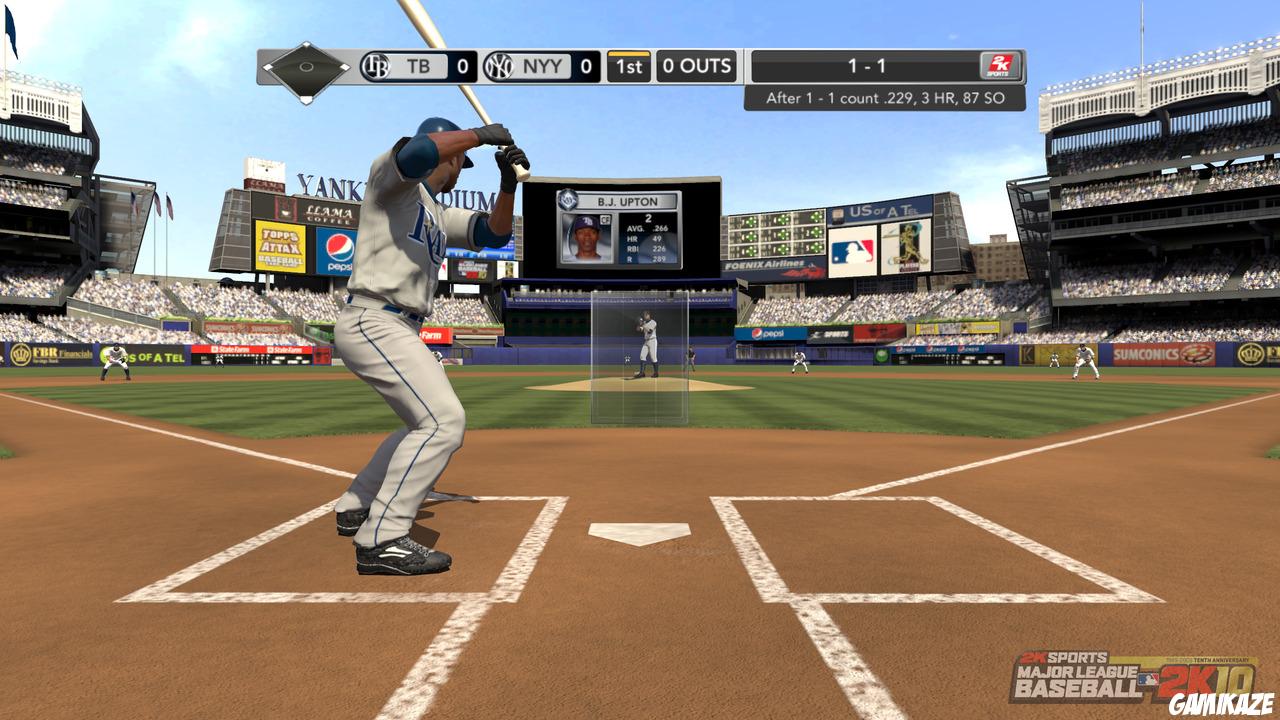
Task: Click the number 2 jersey counter on the card
Action: click(x=648, y=219)
